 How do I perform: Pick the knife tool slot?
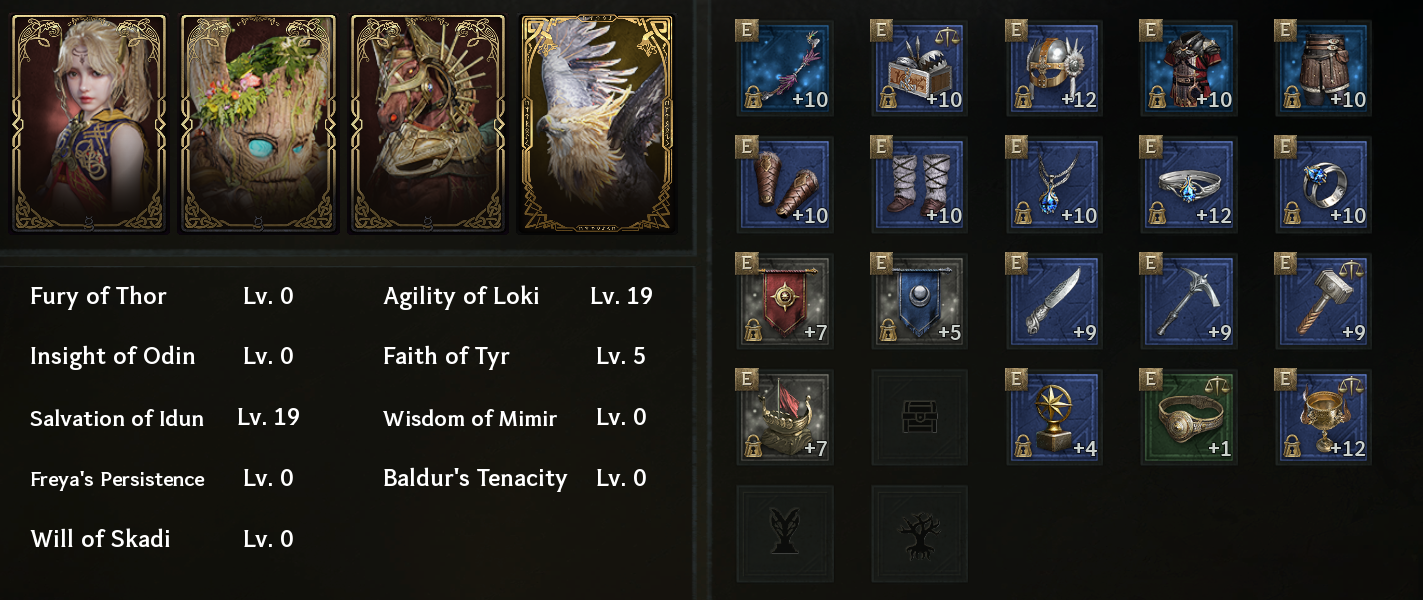pos(1053,301)
